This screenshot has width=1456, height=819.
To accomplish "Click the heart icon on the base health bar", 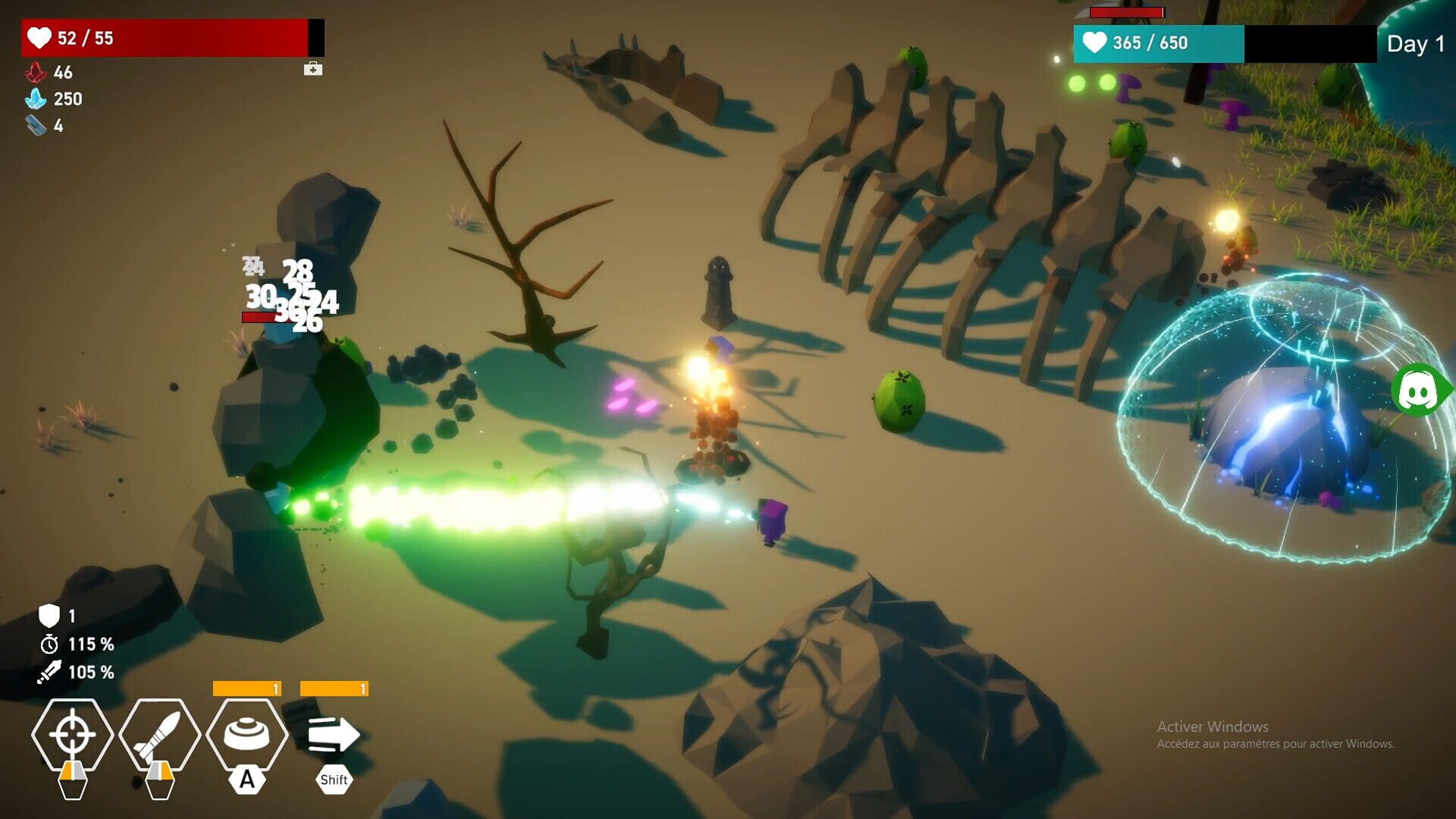I will coord(1094,42).
